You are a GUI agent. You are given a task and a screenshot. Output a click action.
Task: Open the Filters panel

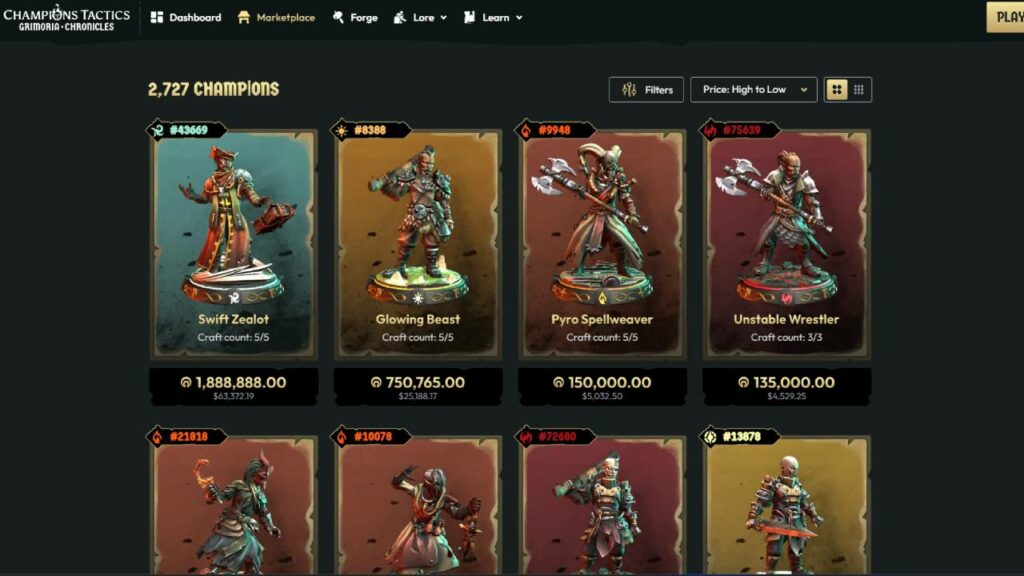647,90
